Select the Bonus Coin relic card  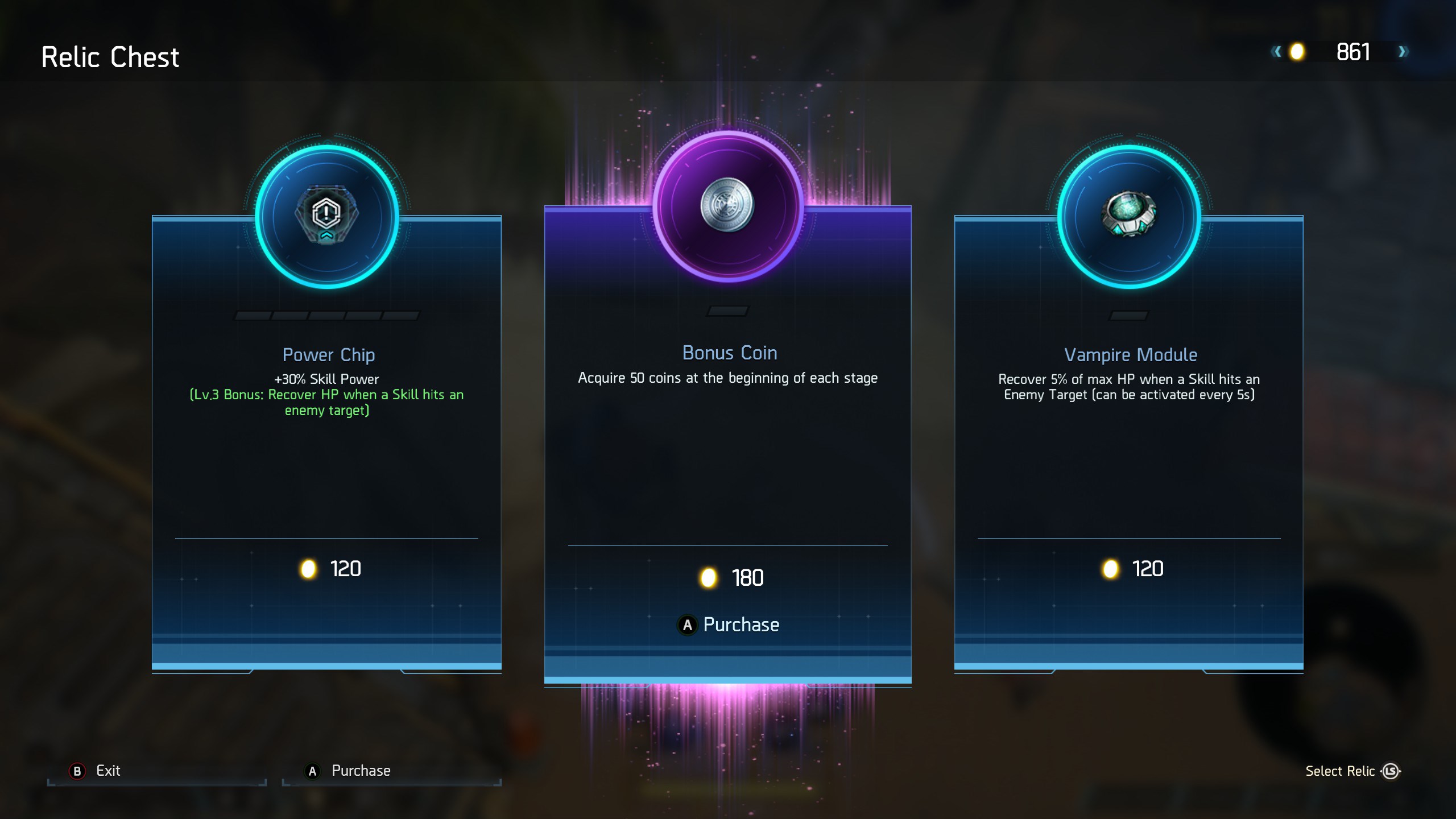point(728,455)
